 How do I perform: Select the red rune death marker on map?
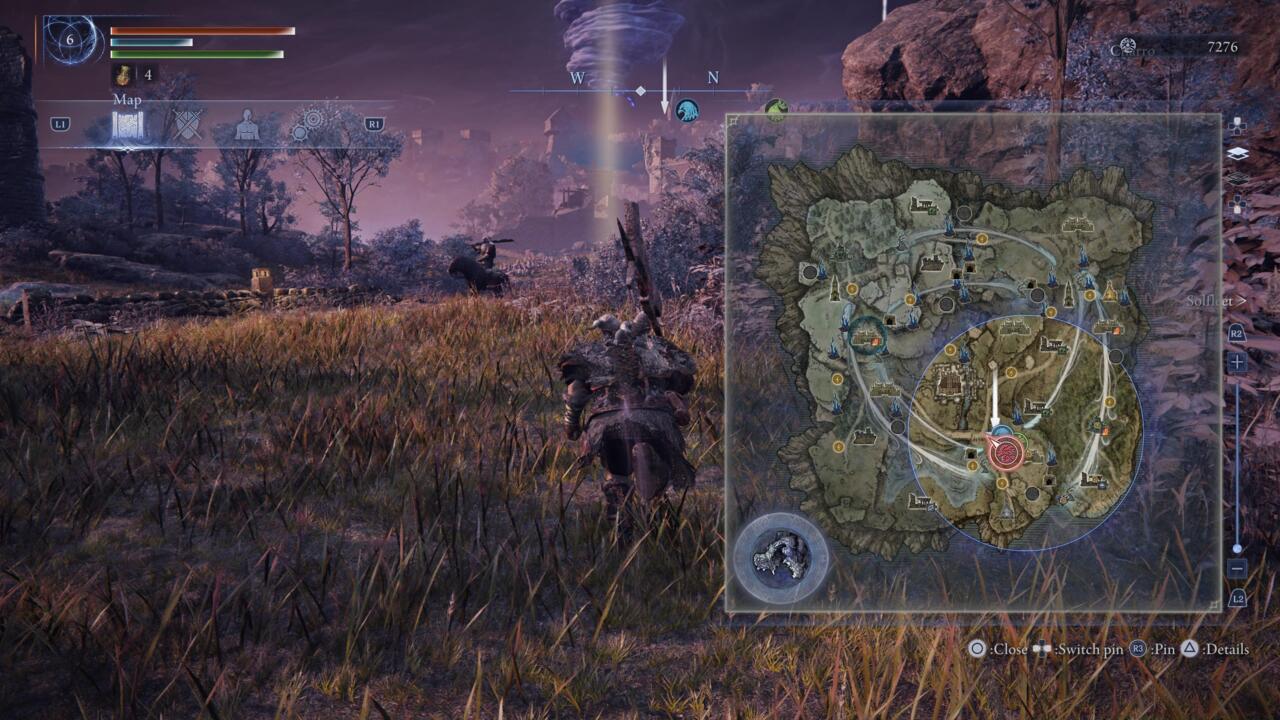pos(1007,451)
